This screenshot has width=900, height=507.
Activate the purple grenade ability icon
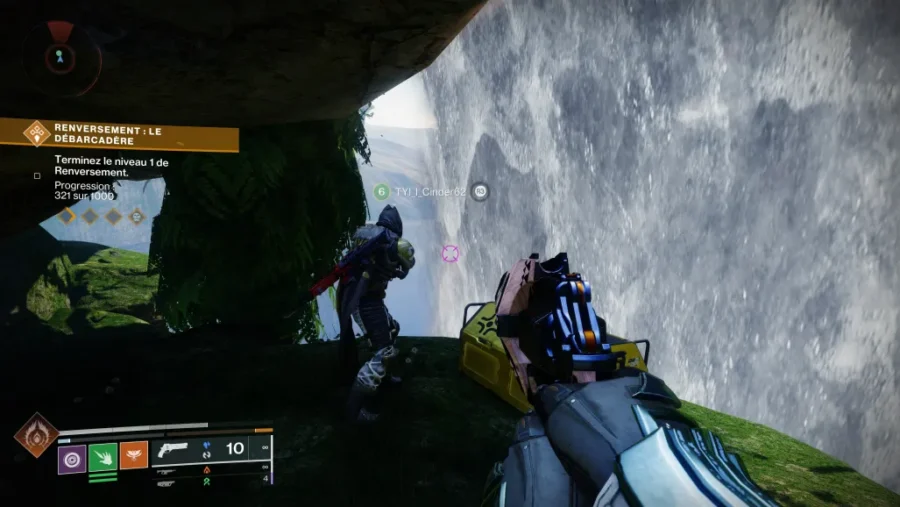(71, 458)
